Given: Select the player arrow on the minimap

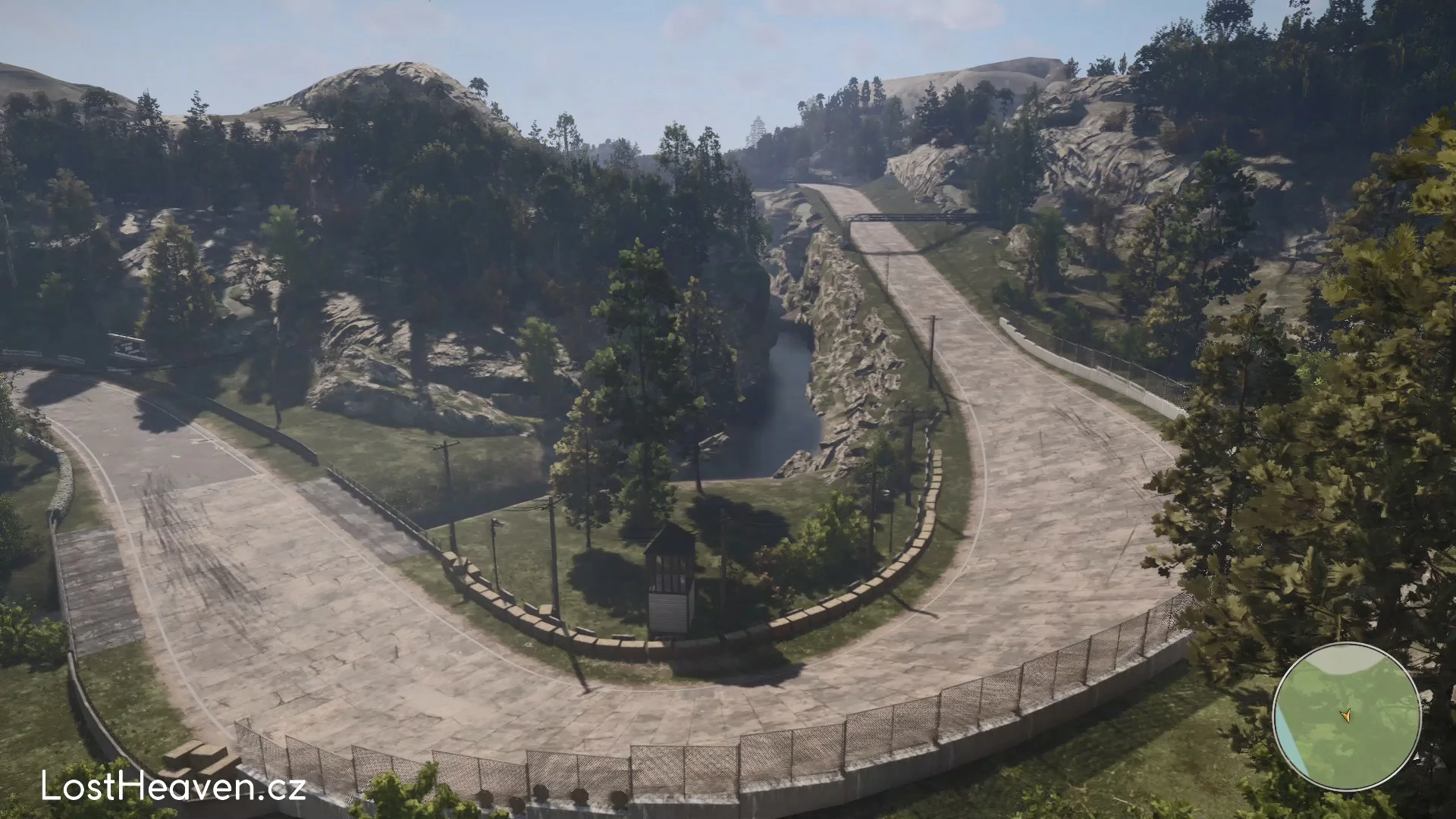Looking at the screenshot, I should click(x=1346, y=714).
